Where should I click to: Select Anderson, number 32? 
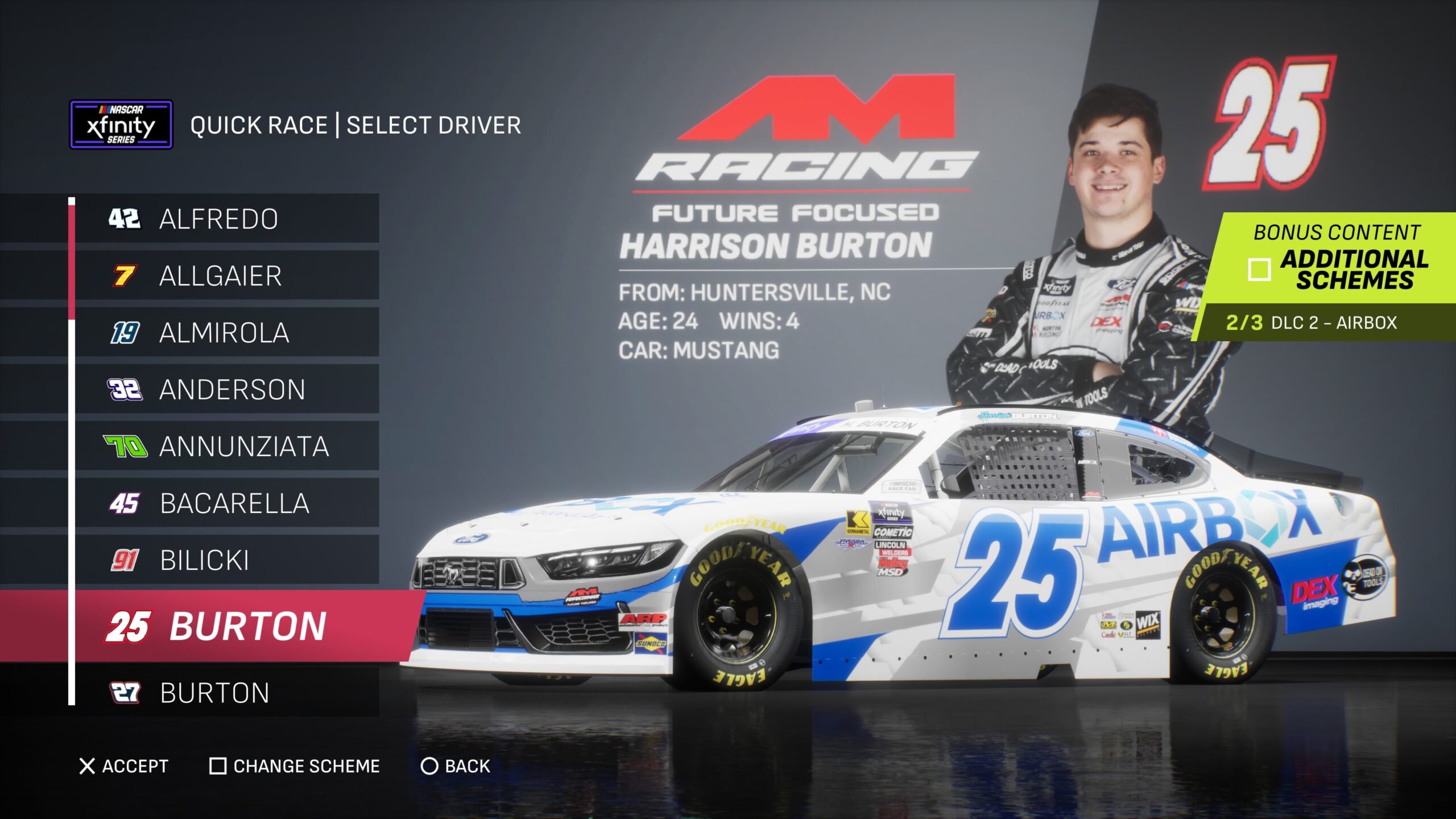click(x=226, y=389)
